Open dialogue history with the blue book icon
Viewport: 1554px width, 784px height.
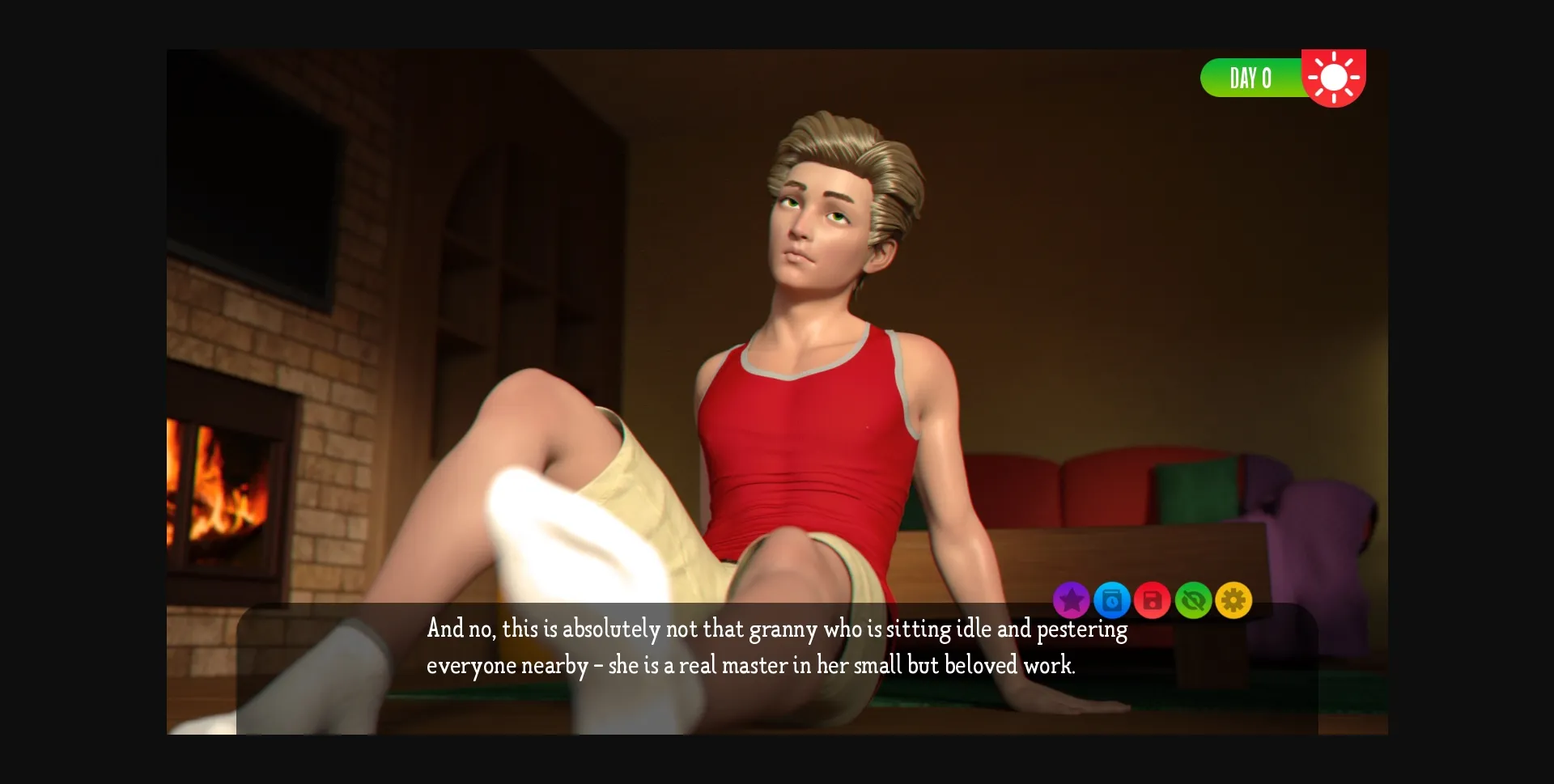click(x=1113, y=600)
